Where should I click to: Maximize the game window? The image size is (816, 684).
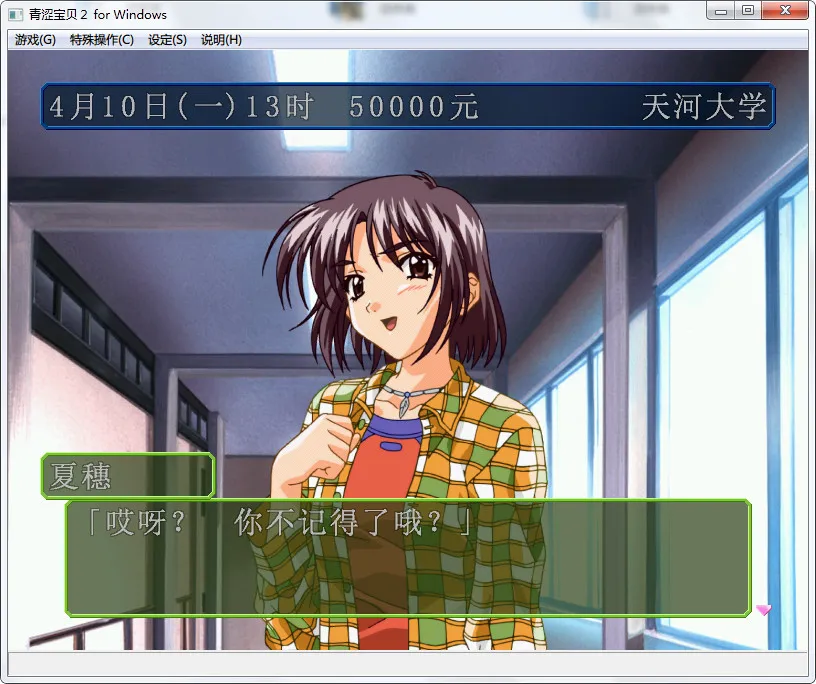click(748, 10)
